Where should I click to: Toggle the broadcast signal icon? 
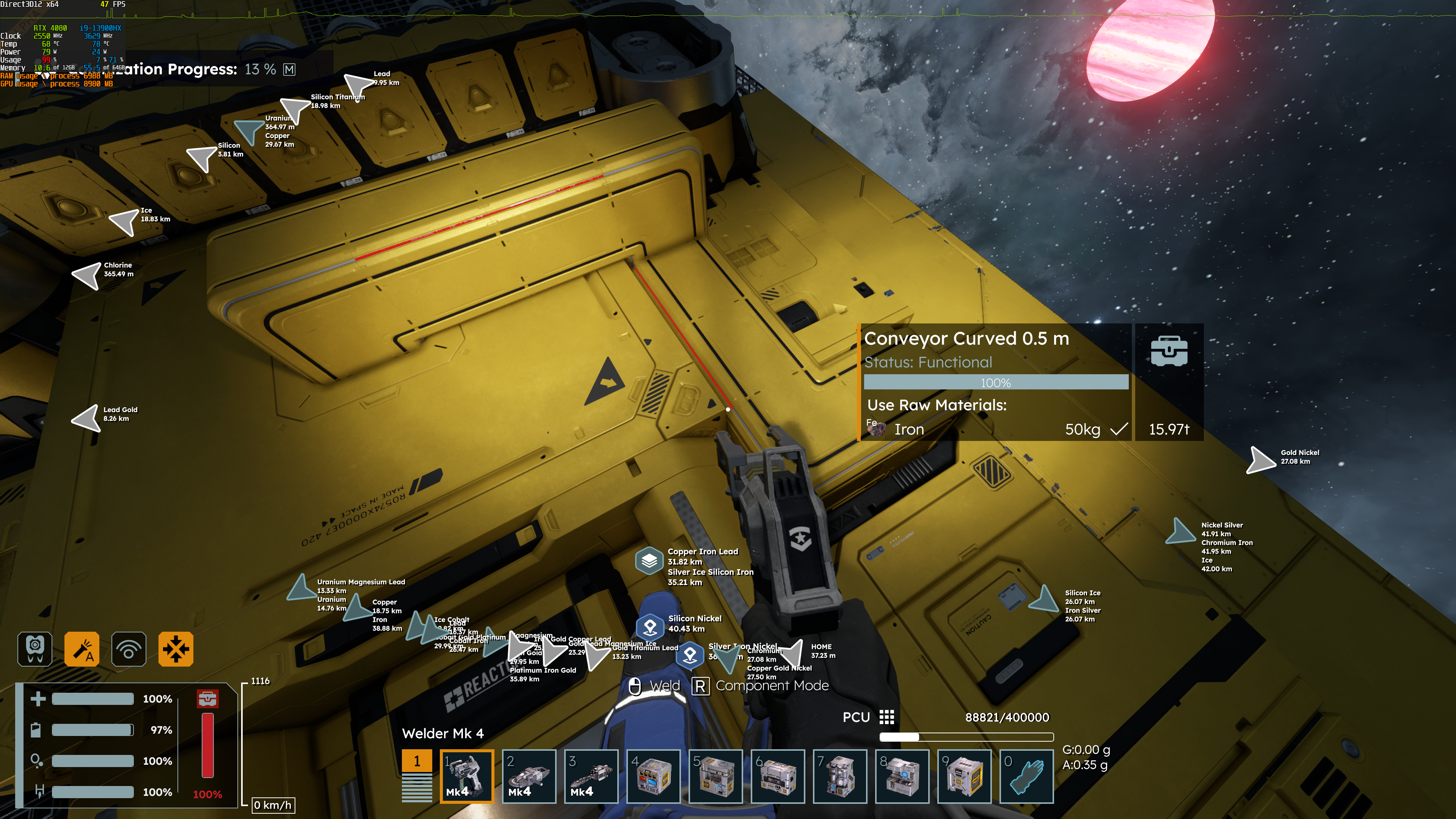pos(129,649)
